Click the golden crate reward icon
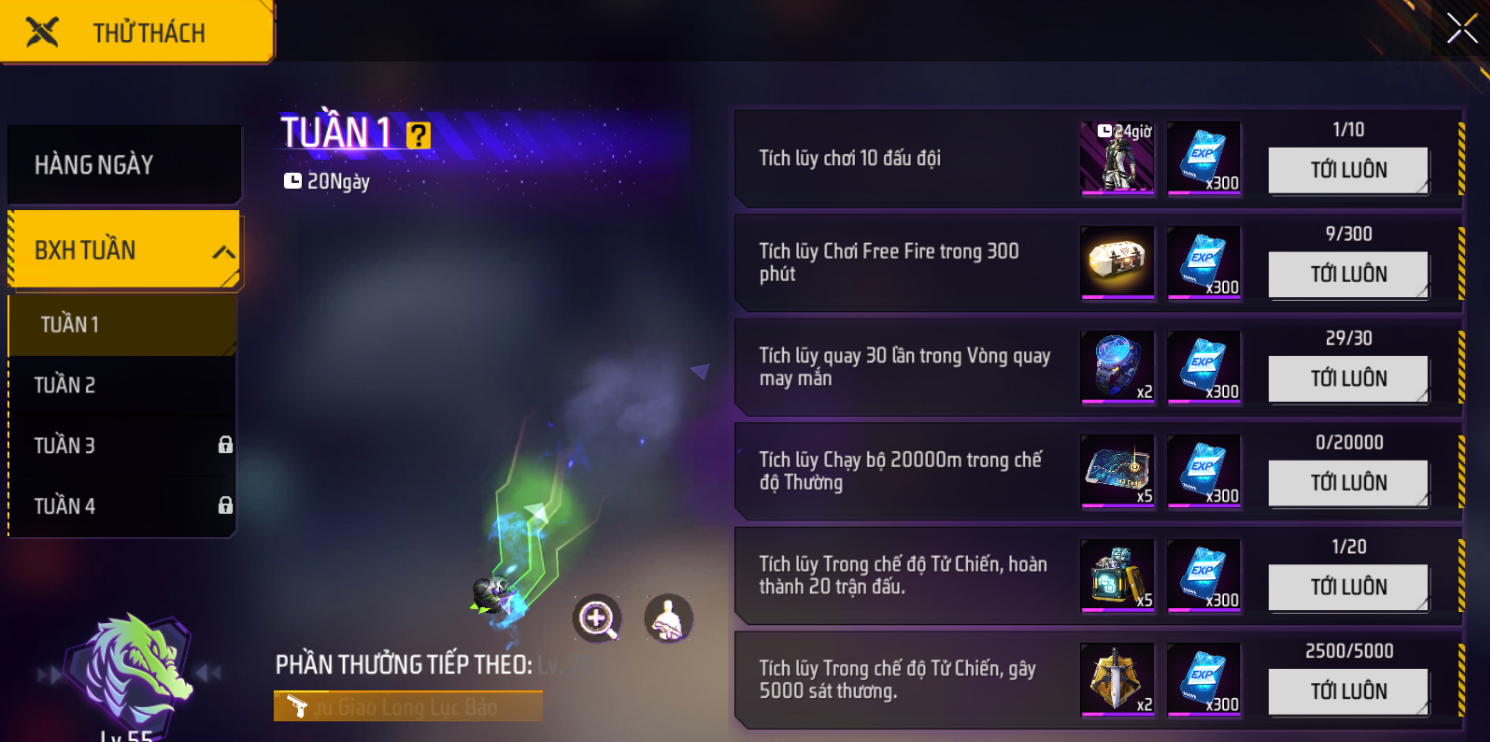 click(x=1117, y=262)
